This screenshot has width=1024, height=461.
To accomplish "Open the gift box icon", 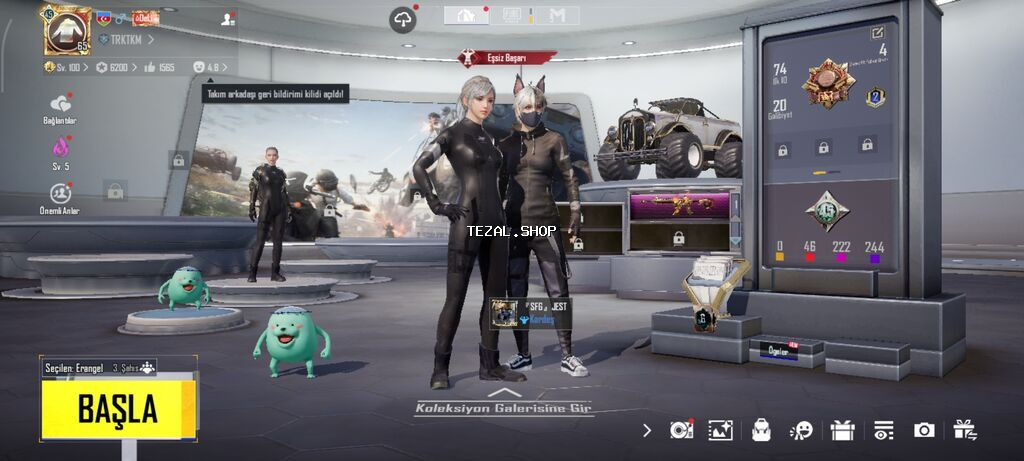I will coord(842,430).
